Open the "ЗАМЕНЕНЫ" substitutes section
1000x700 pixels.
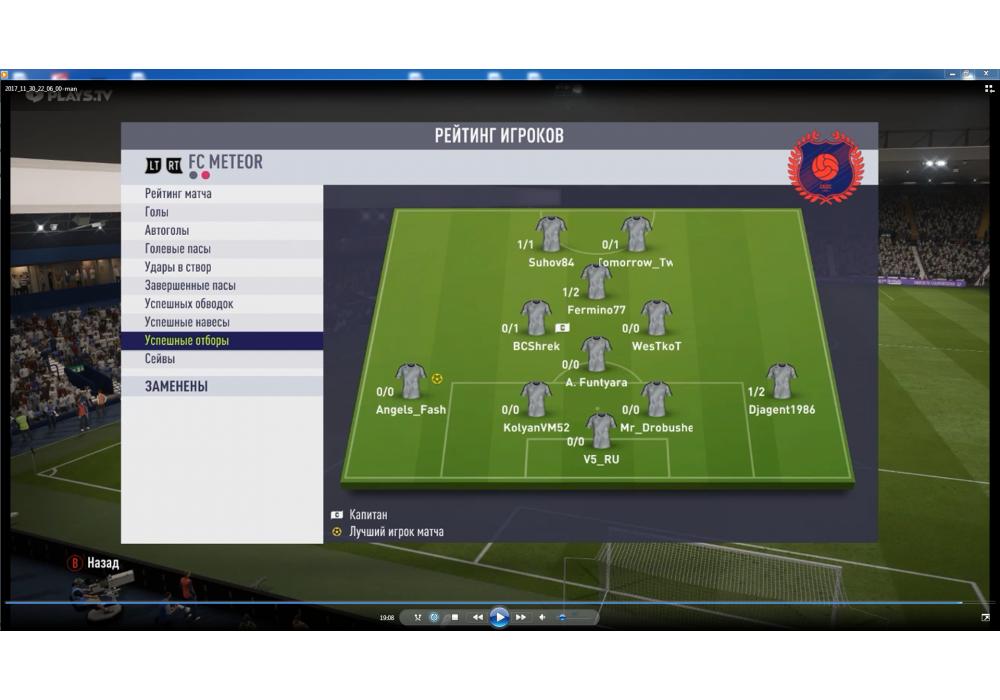point(176,386)
